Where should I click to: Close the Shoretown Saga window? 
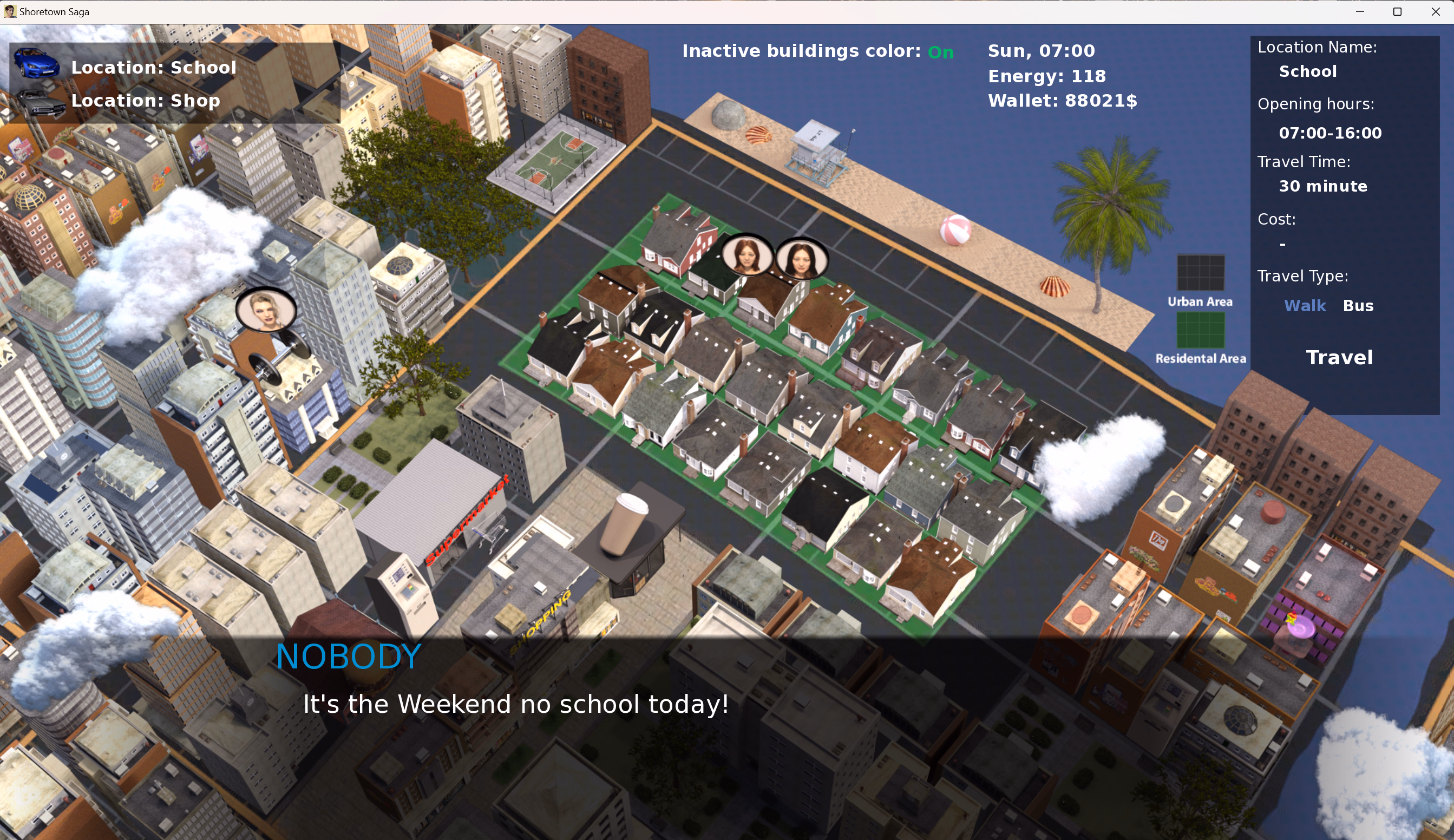1435,11
